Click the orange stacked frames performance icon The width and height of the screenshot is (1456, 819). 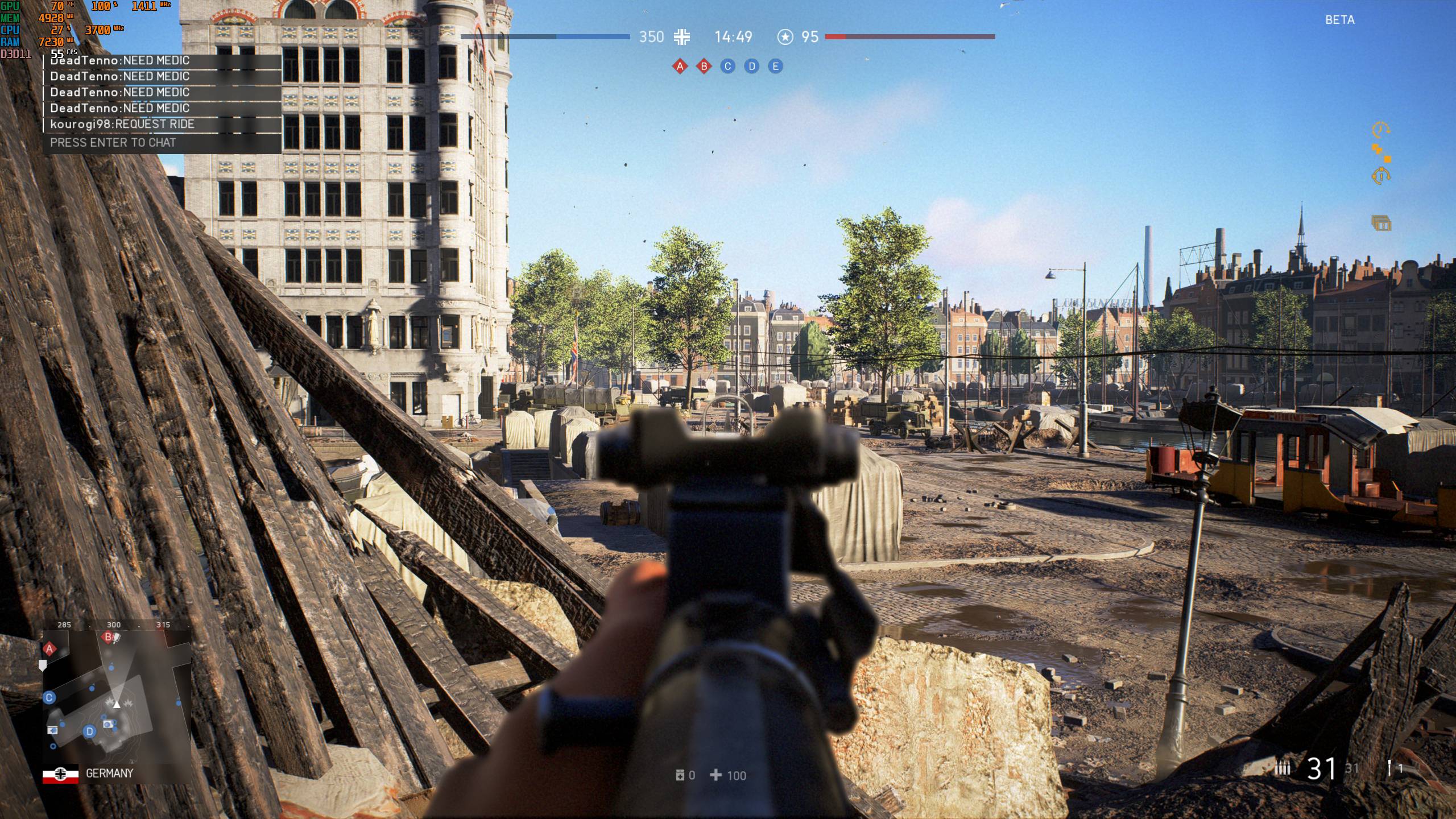pyautogui.click(x=1381, y=222)
